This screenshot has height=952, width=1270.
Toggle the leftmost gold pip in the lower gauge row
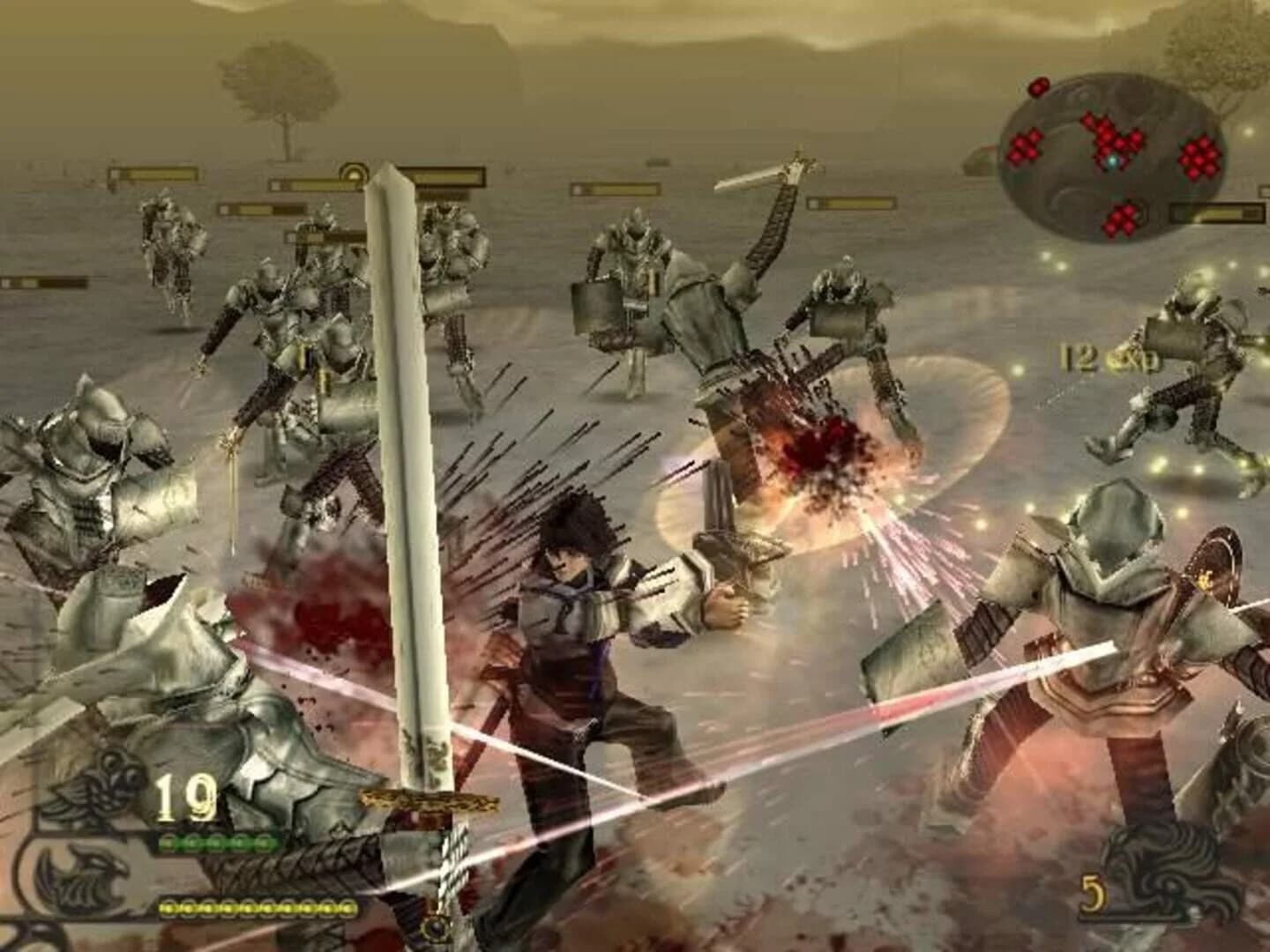point(166,908)
